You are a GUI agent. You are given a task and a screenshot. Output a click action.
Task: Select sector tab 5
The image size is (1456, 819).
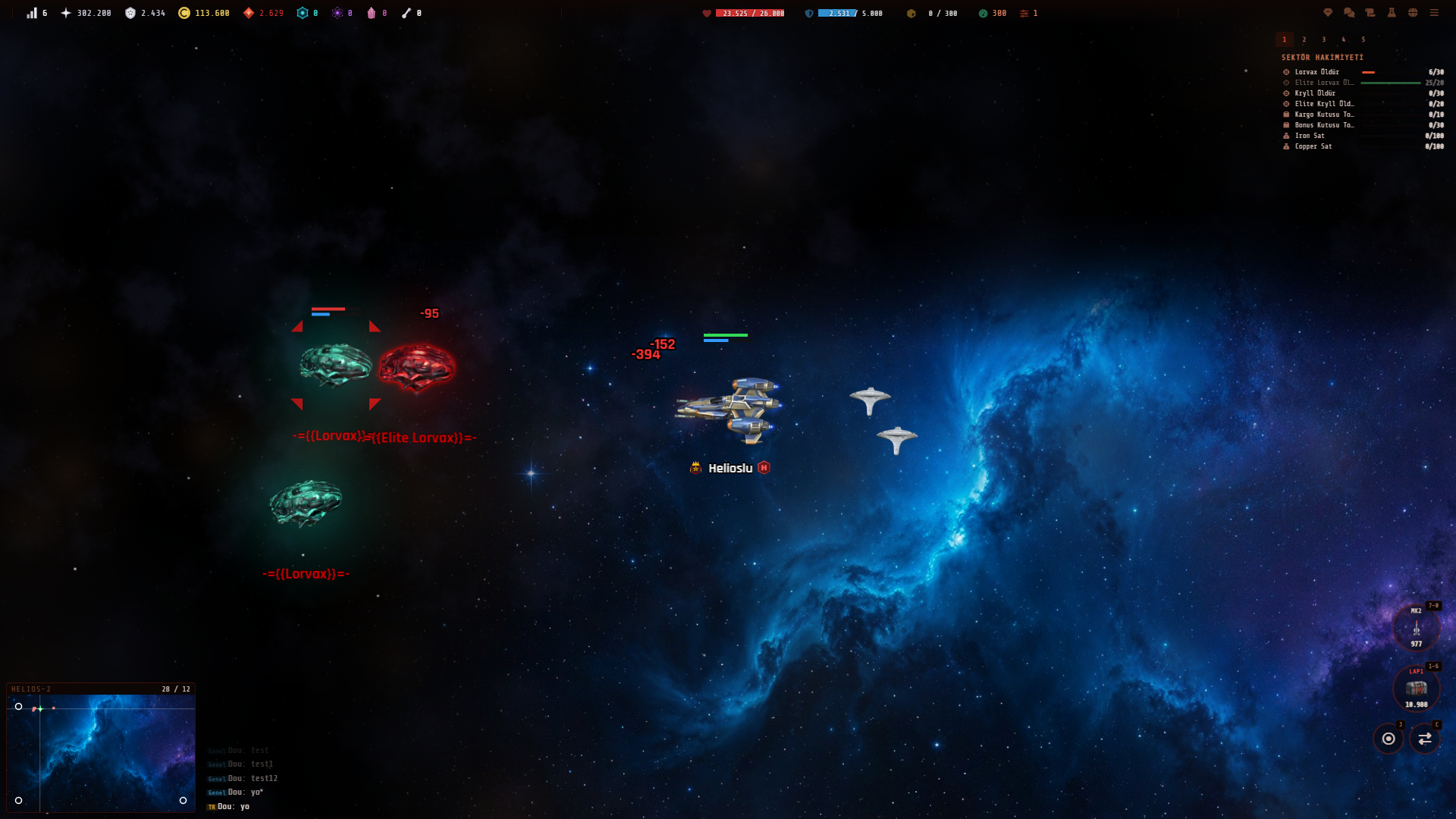pyautogui.click(x=1363, y=39)
